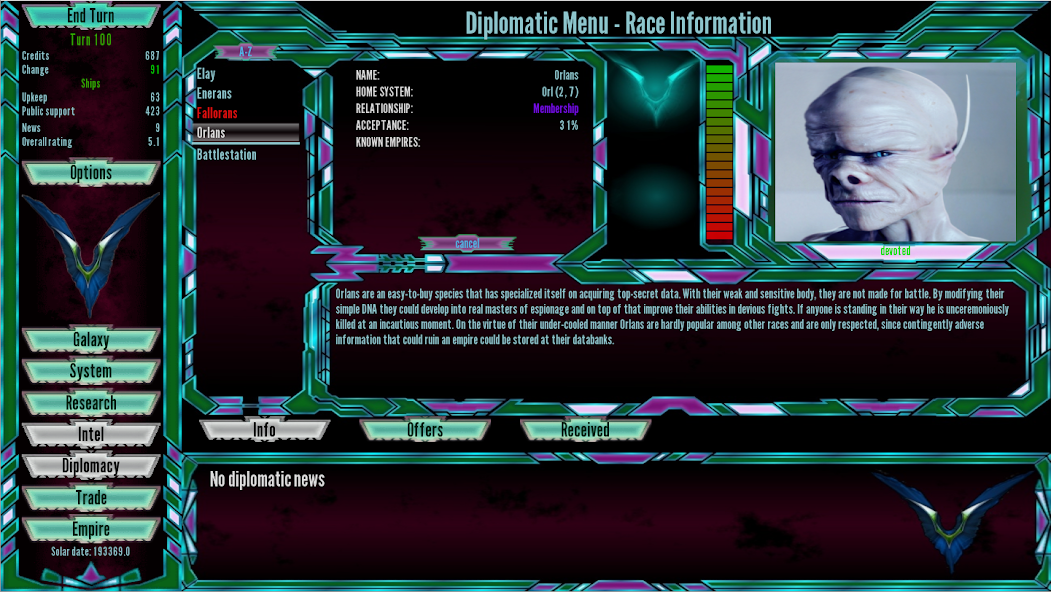Go to the Galaxy view

(x=90, y=340)
